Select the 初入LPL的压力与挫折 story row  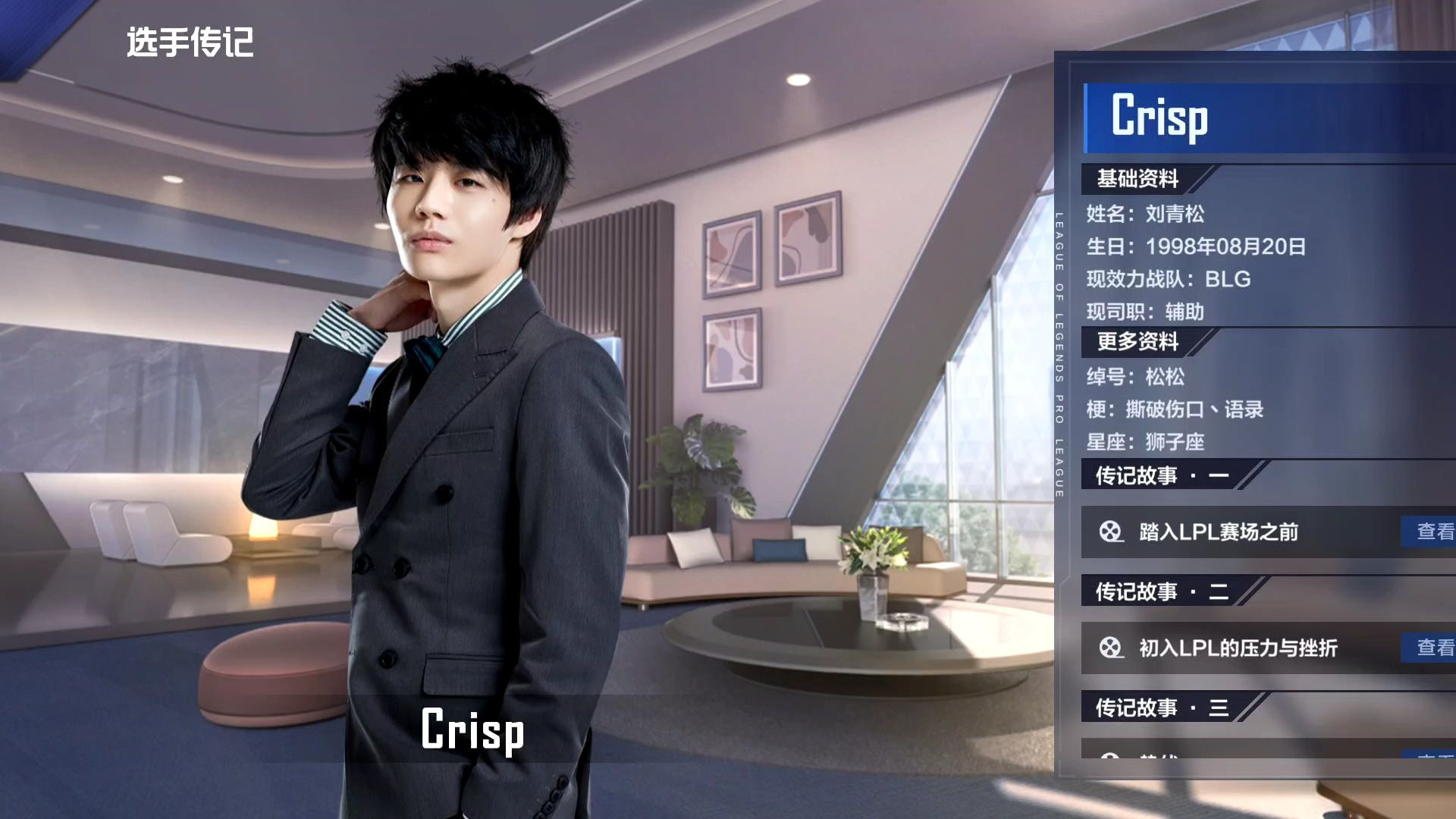click(x=1238, y=648)
